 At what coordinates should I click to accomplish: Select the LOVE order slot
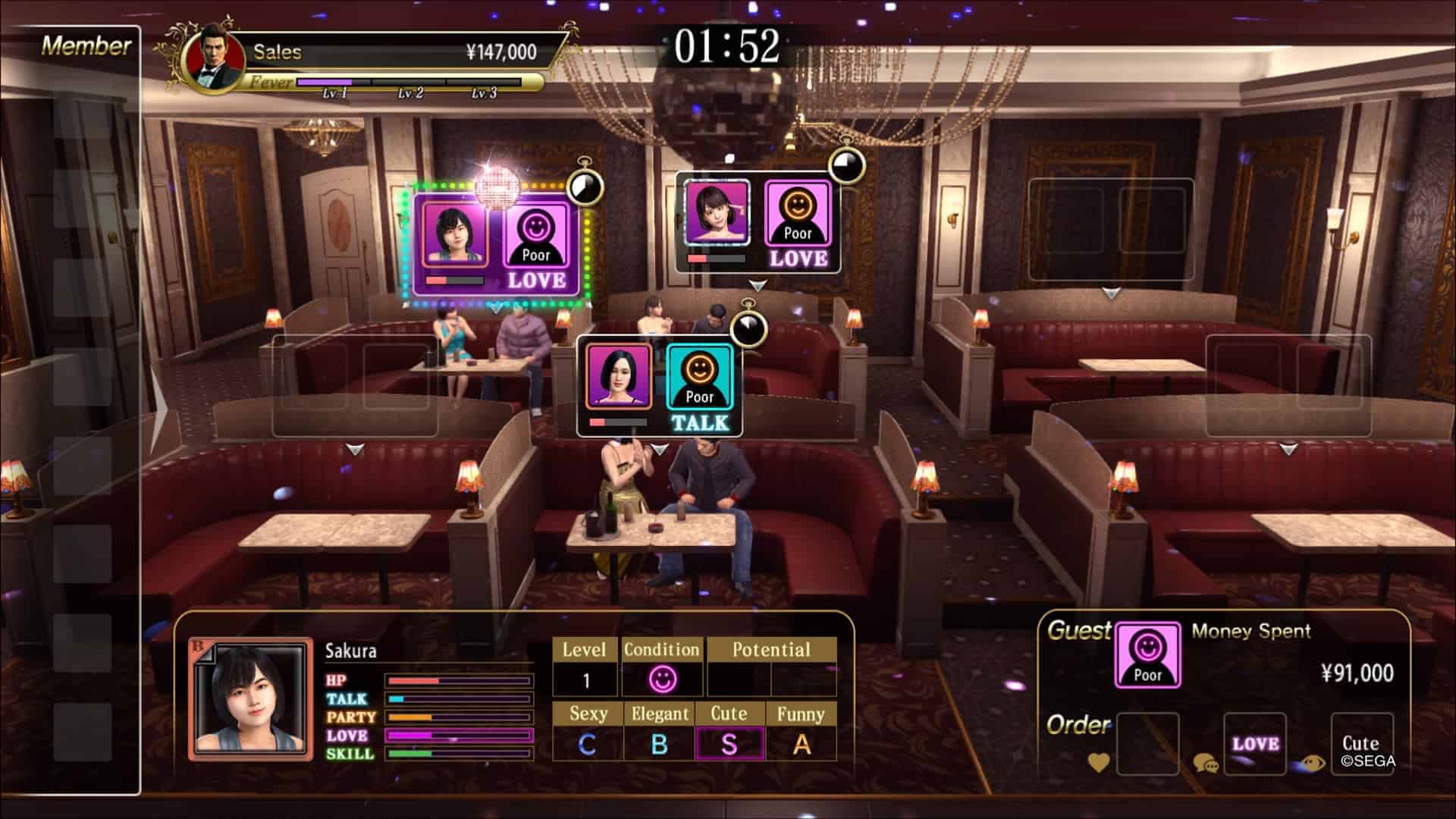1255,743
